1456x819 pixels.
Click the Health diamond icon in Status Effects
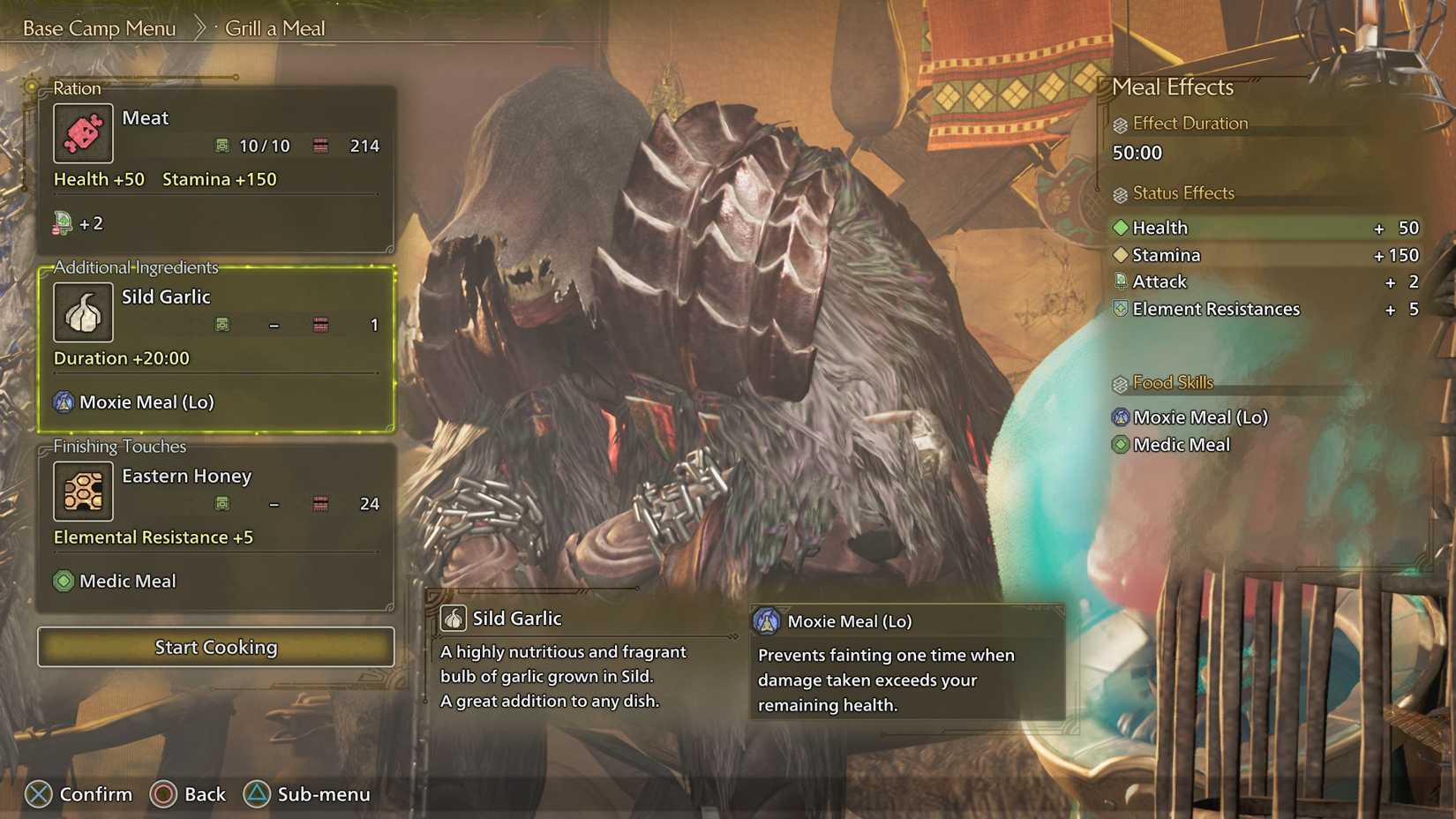click(1121, 228)
